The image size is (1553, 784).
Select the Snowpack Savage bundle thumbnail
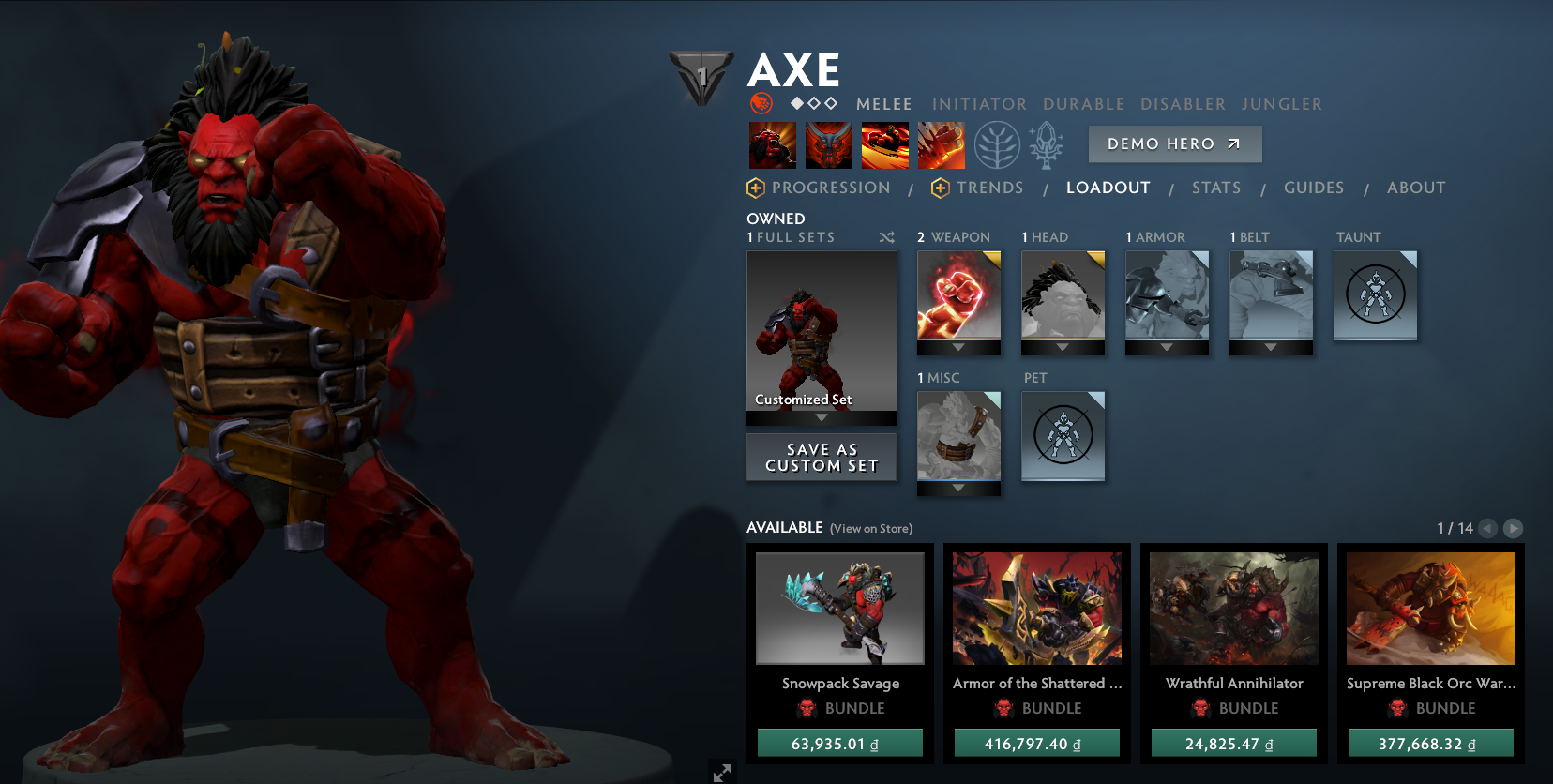[x=839, y=608]
